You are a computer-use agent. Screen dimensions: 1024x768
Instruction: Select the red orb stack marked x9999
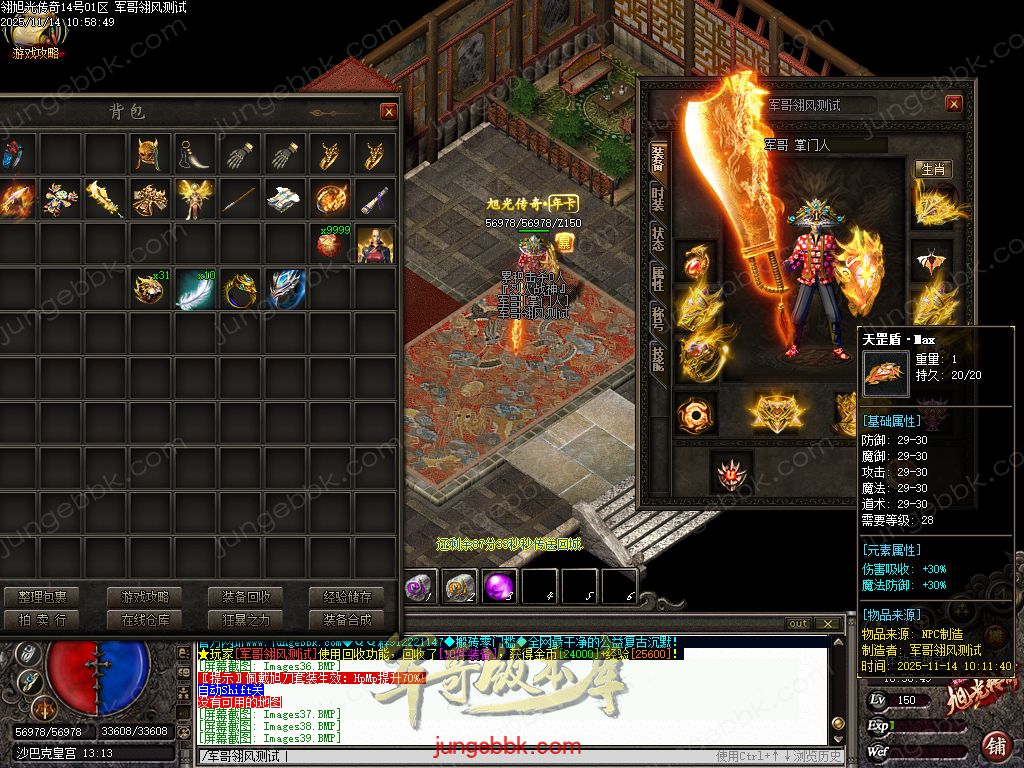[x=329, y=244]
